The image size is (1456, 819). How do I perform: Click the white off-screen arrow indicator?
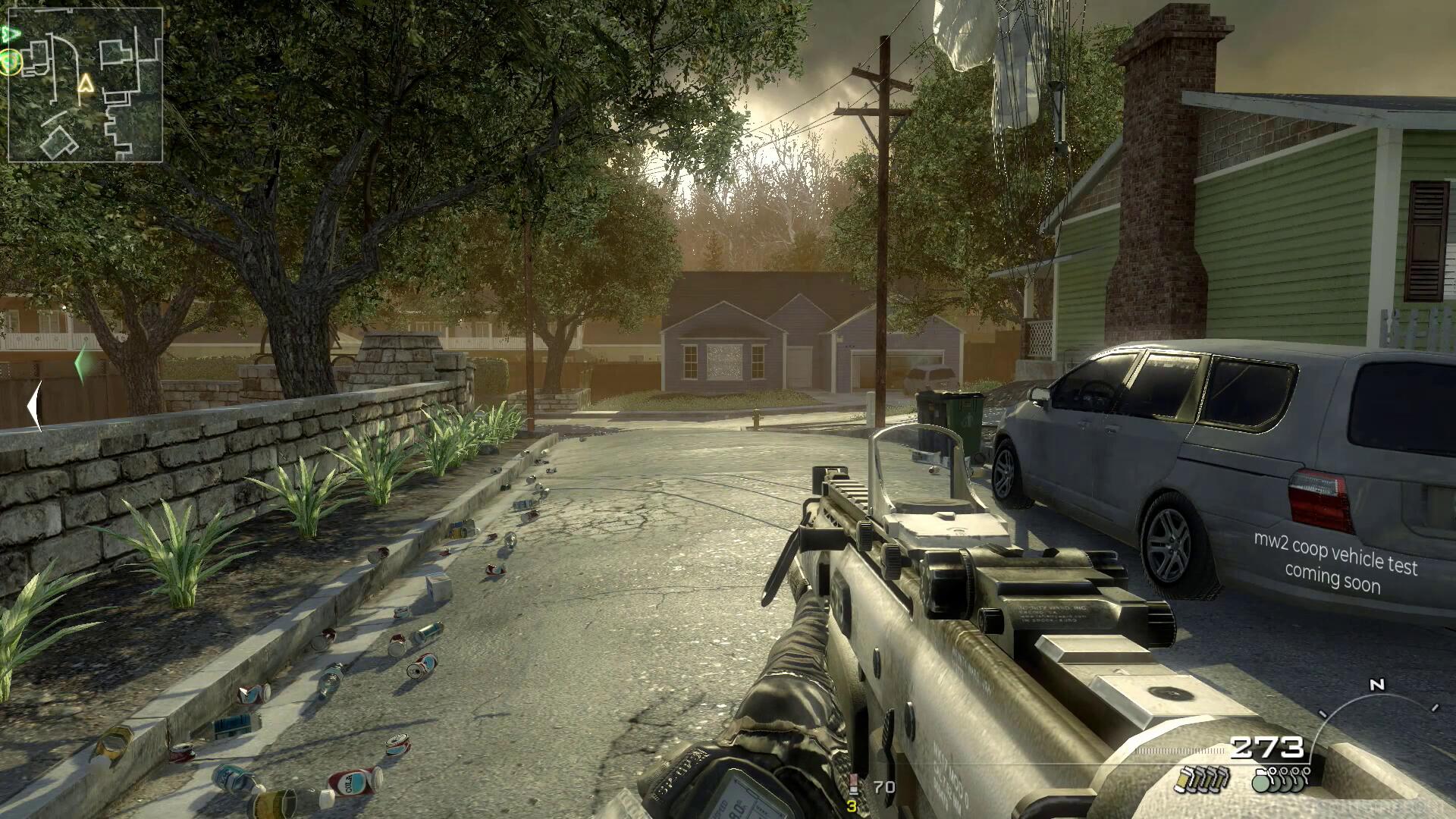tap(33, 407)
